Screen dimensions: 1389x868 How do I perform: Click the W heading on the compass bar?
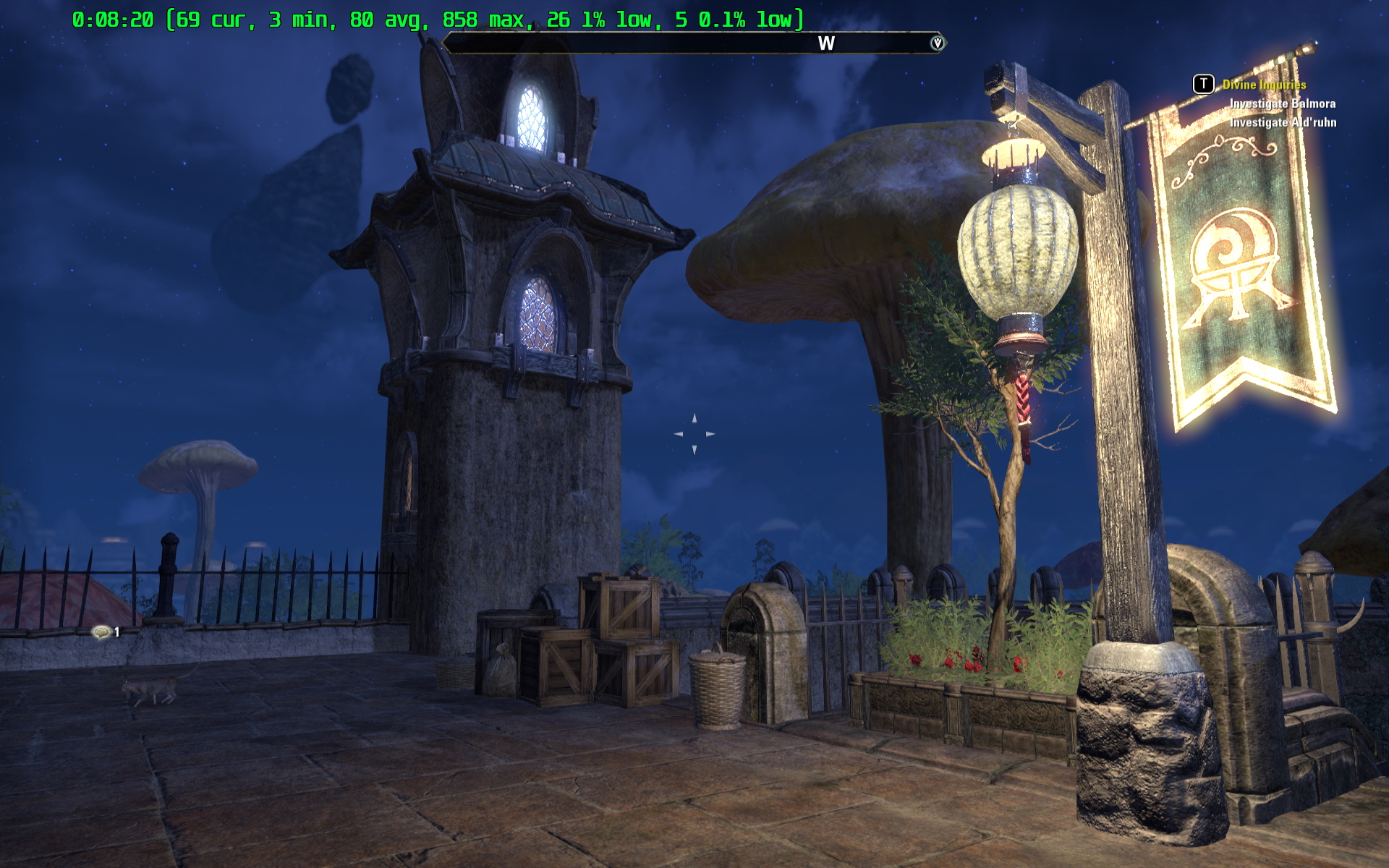pyautogui.click(x=826, y=43)
